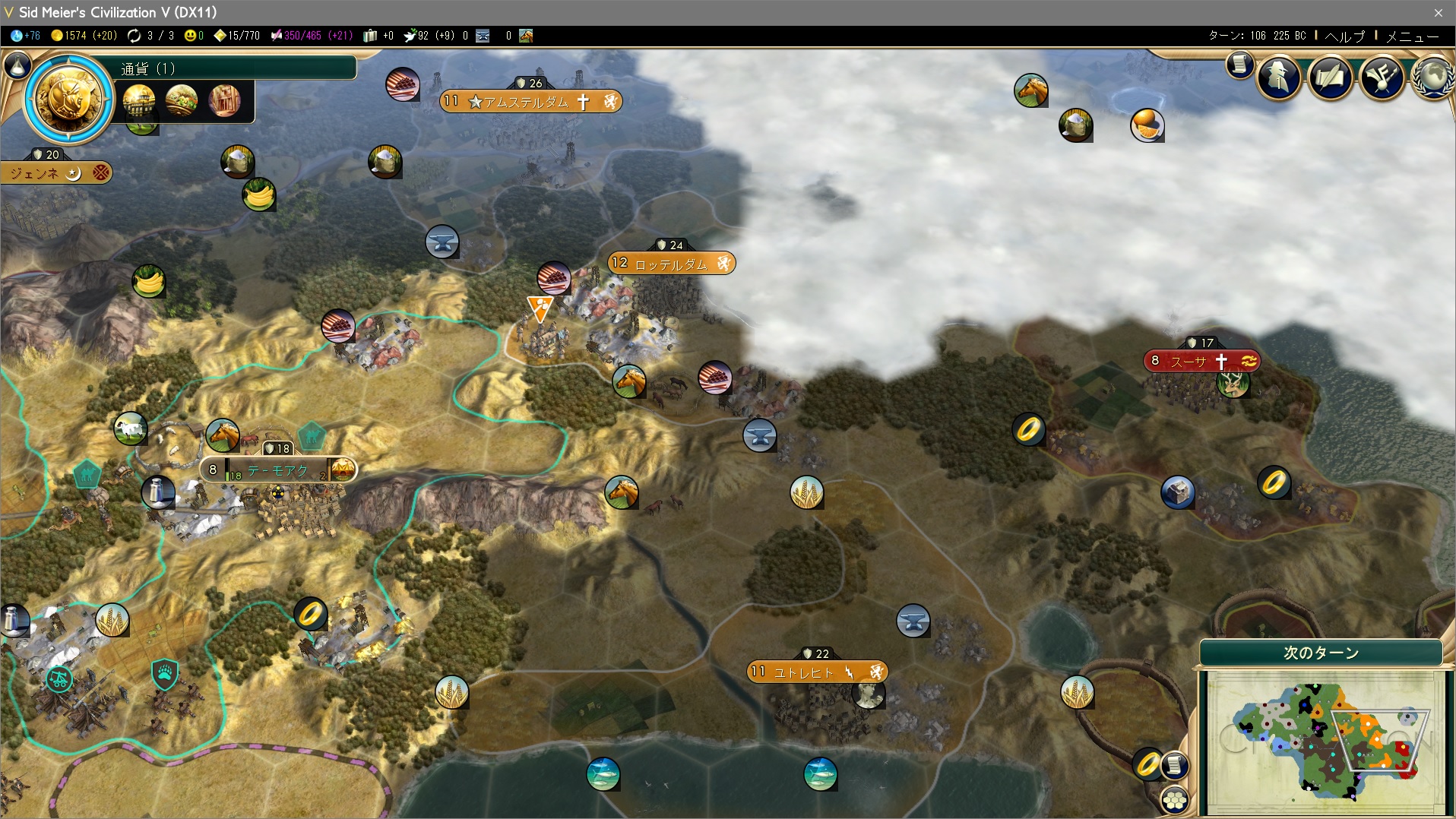This screenshot has height=819, width=1456.
Task: Select the テーモアク city banner
Action: point(277,470)
